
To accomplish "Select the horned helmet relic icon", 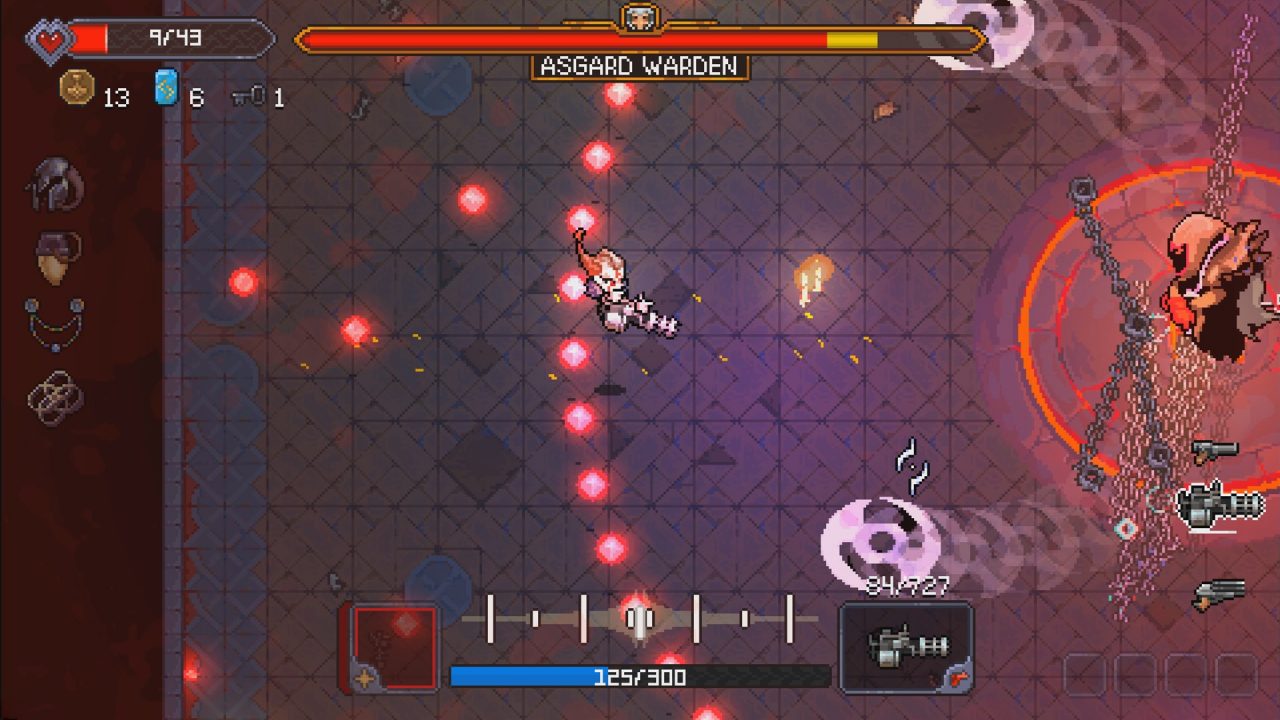I will tap(56, 185).
